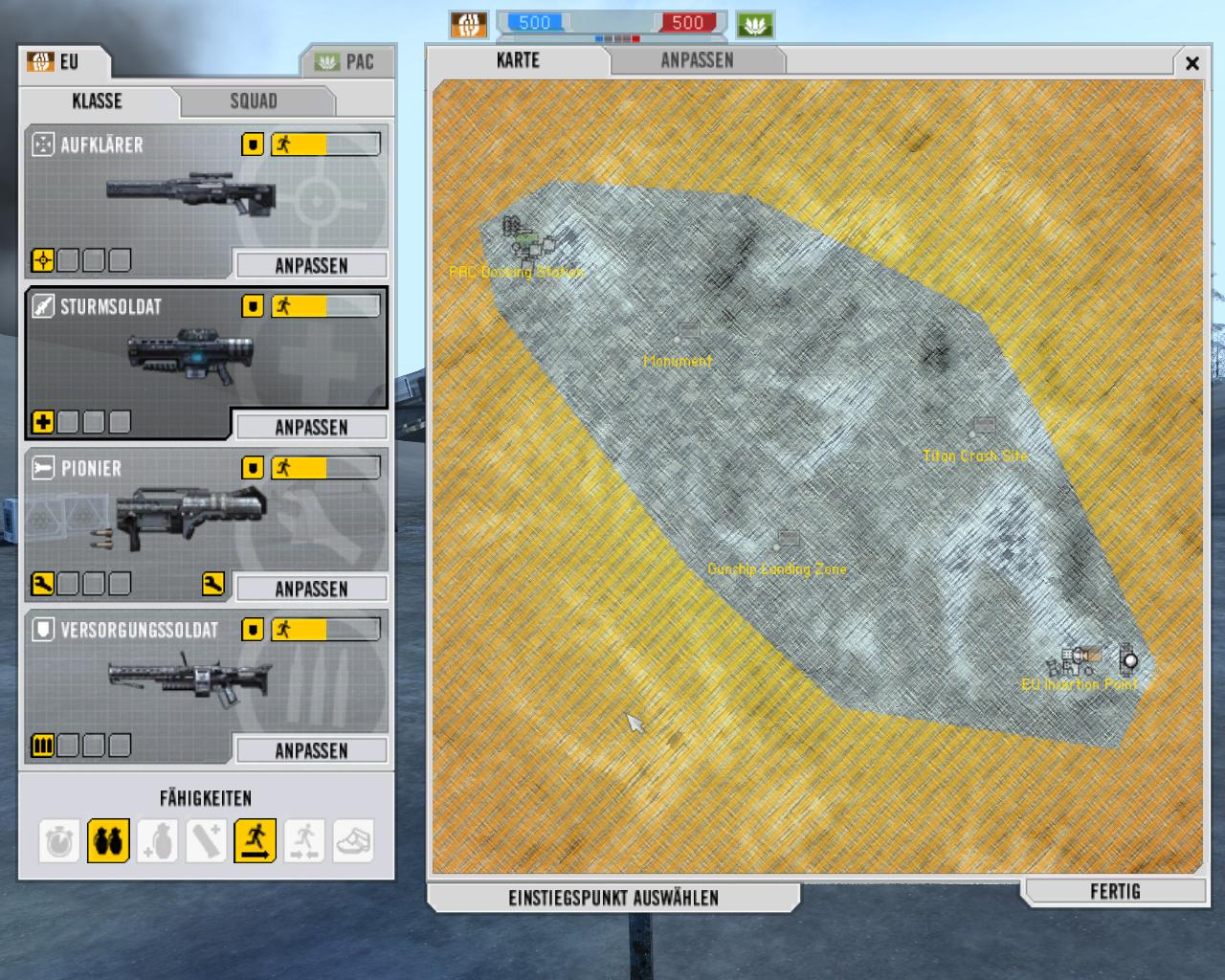Open the Squad tab
The height and width of the screenshot is (980, 1225).
(254, 101)
